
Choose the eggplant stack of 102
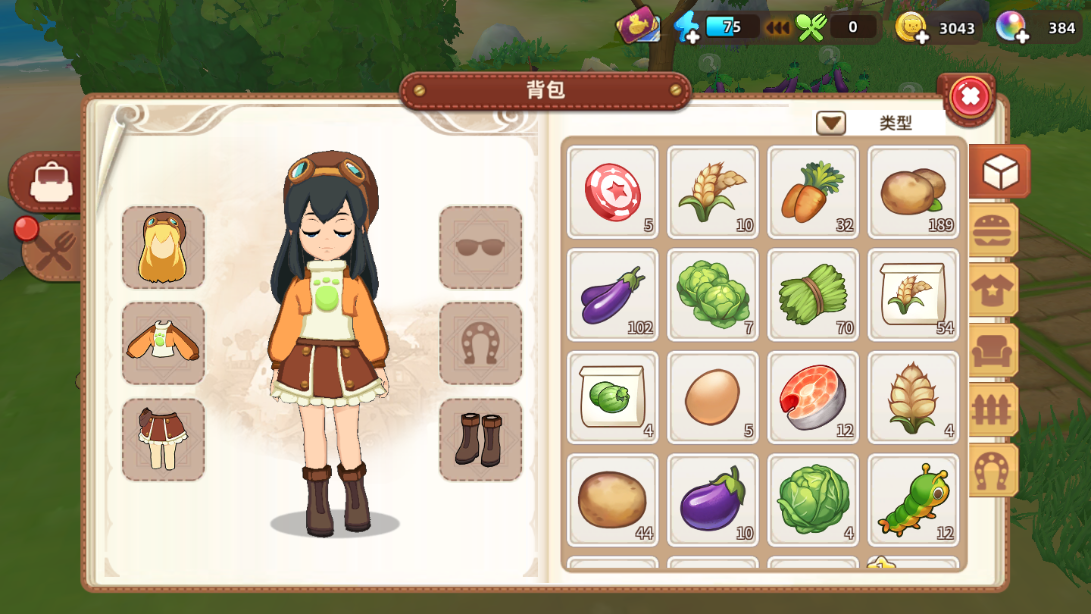click(613, 294)
